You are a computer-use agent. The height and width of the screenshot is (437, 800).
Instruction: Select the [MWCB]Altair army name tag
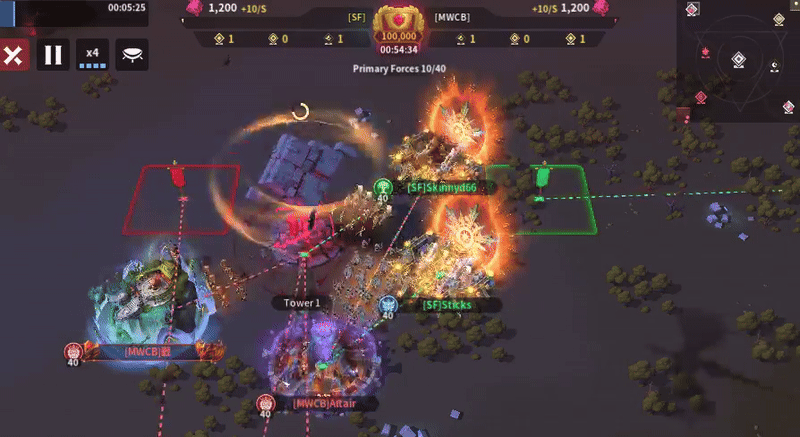coord(321,404)
